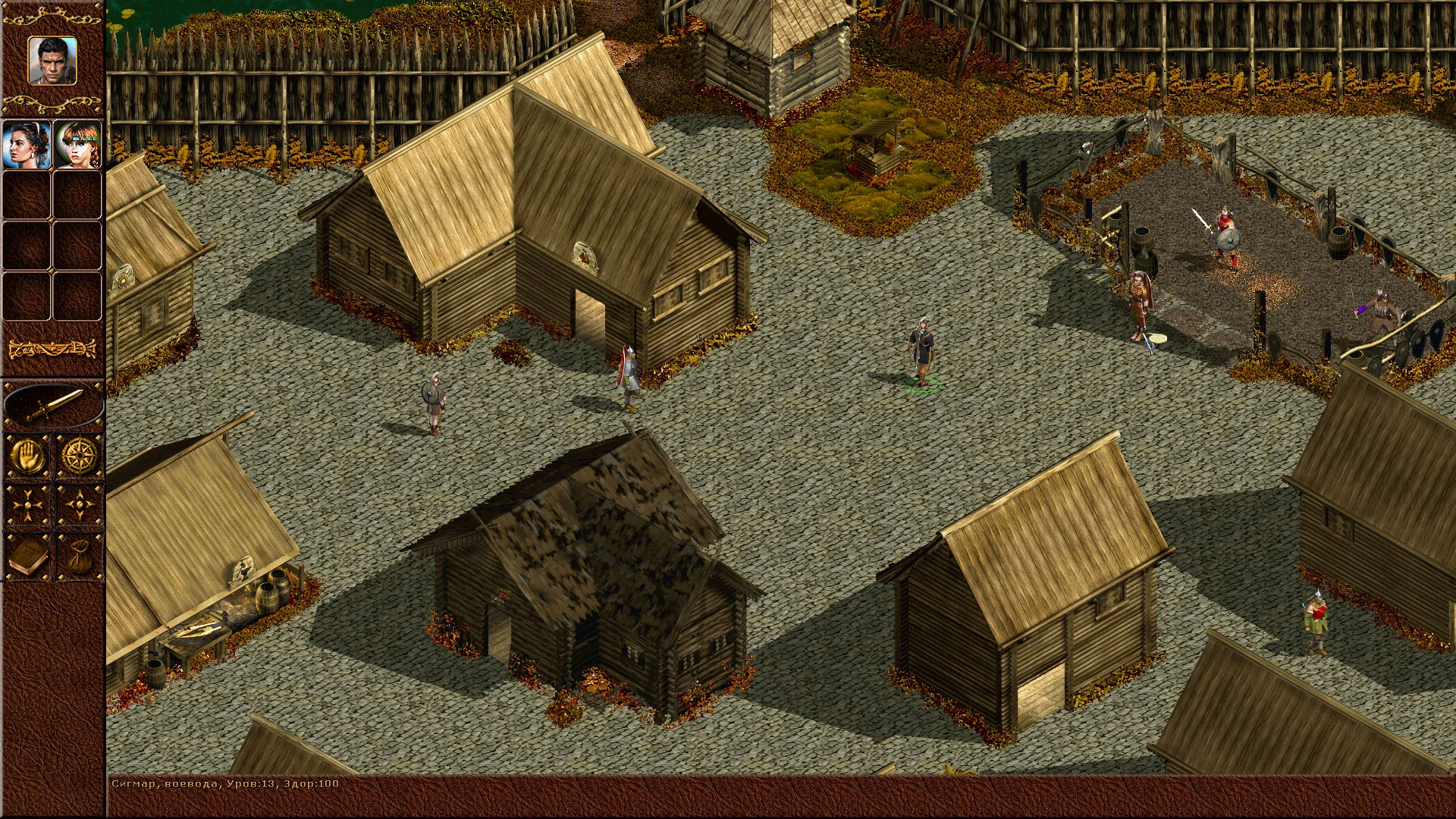The height and width of the screenshot is (819, 1456).
Task: Choose the dark-haired woman companion portrait
Action: point(27,144)
